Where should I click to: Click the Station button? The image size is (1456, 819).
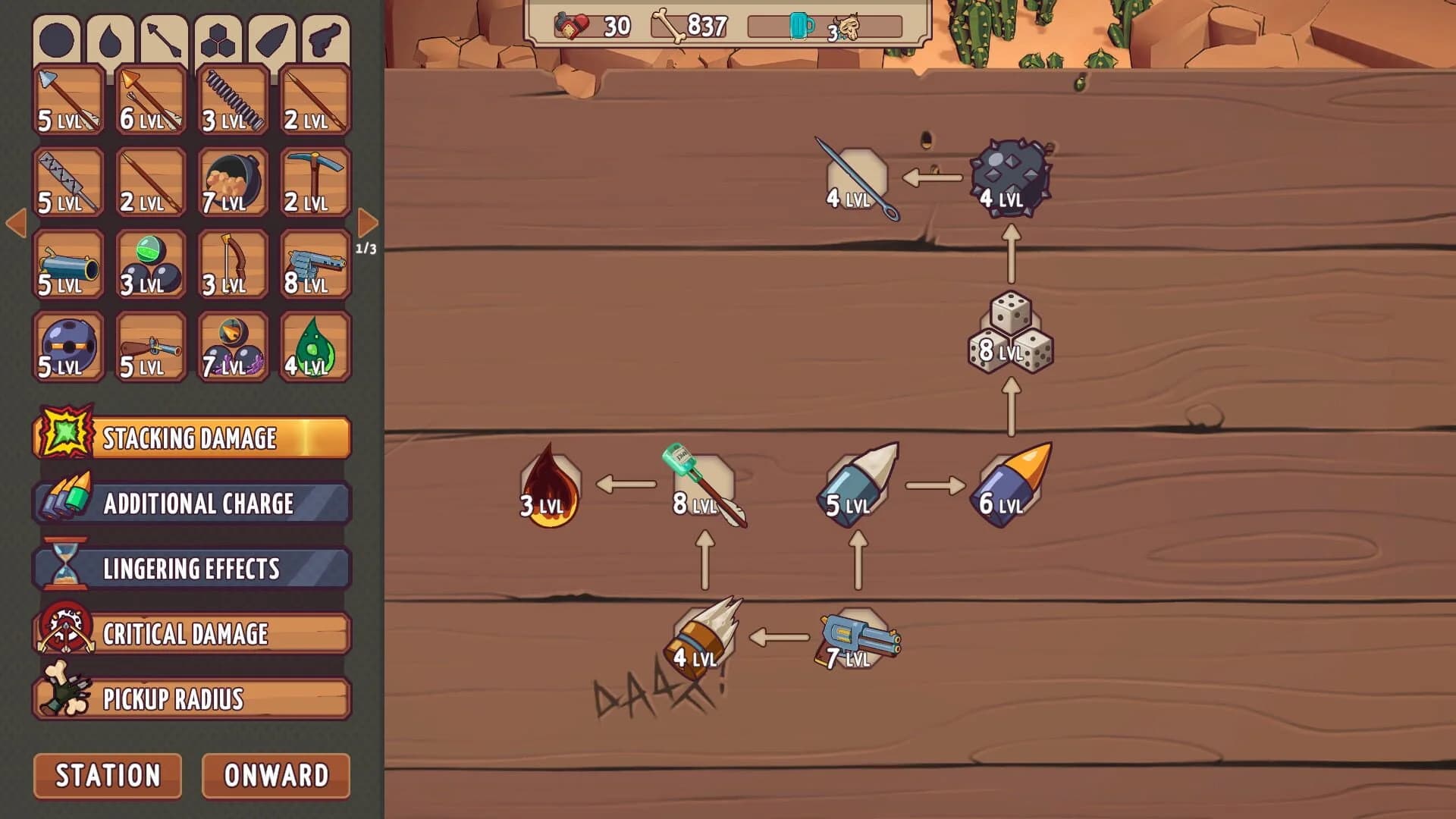click(x=106, y=776)
